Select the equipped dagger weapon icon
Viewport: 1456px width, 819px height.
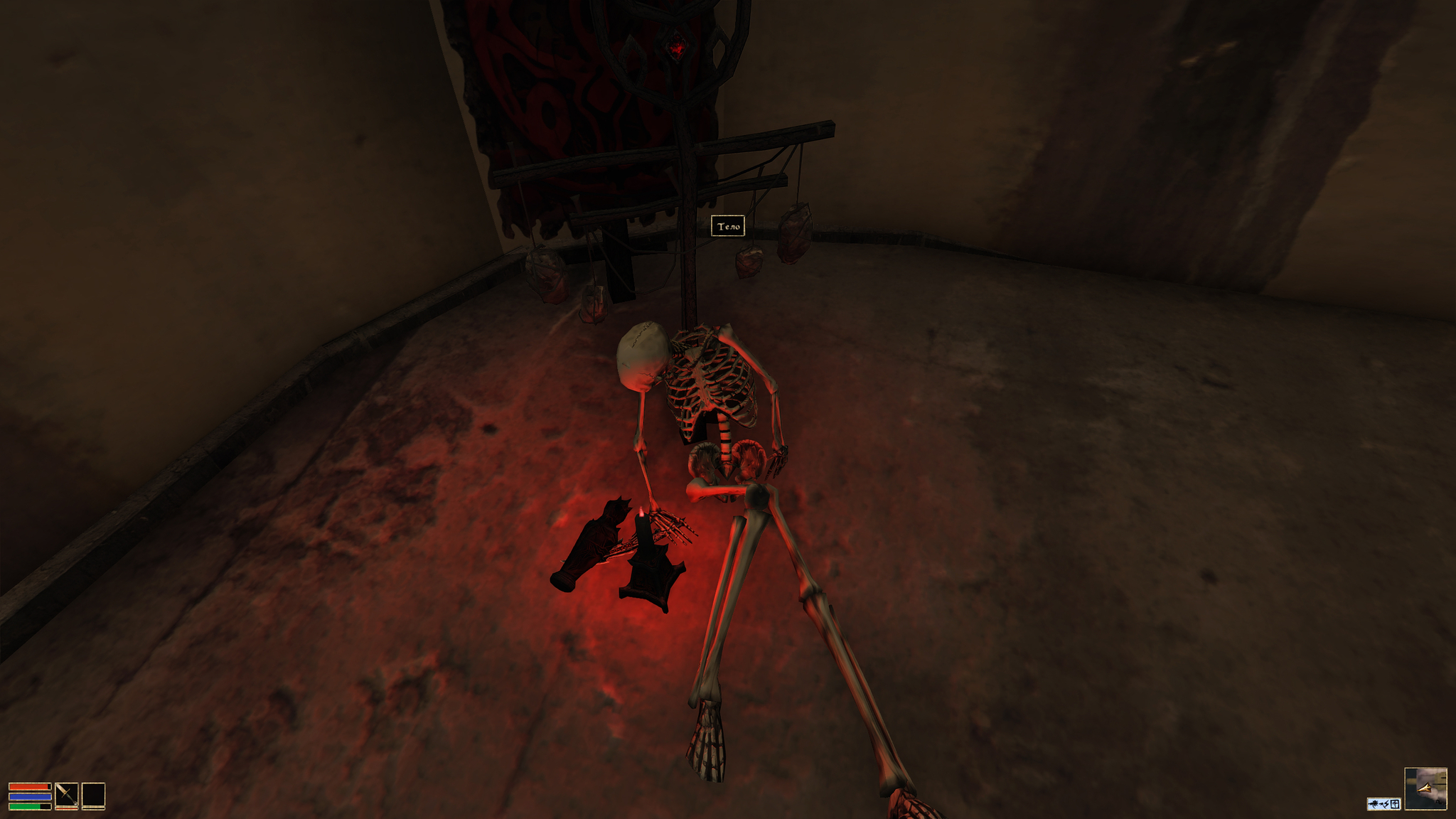pyautogui.click(x=67, y=795)
